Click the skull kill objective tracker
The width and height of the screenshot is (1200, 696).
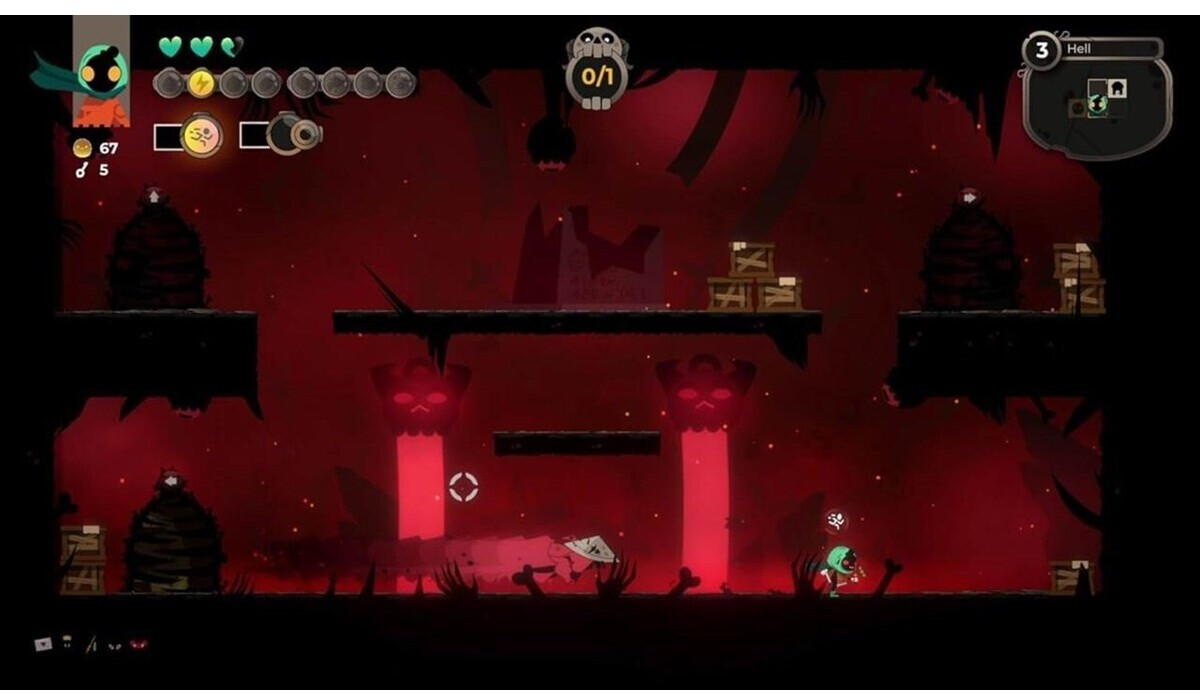(x=597, y=68)
